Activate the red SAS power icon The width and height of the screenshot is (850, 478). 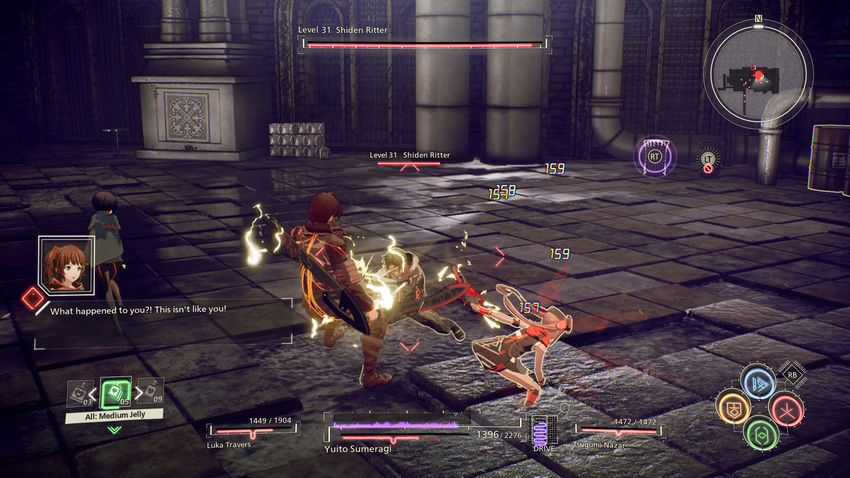(x=786, y=408)
